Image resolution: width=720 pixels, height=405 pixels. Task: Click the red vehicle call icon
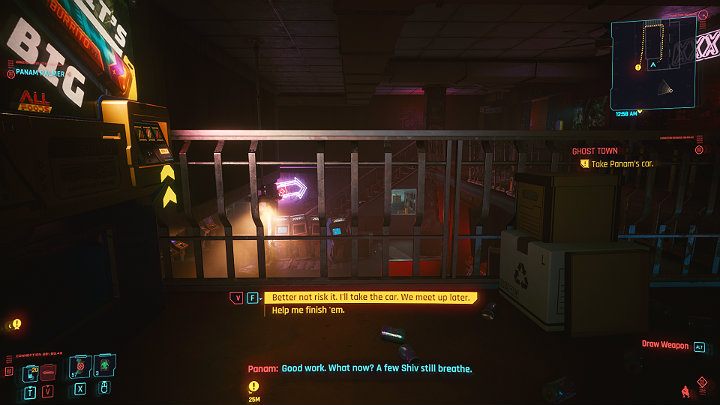(48, 371)
